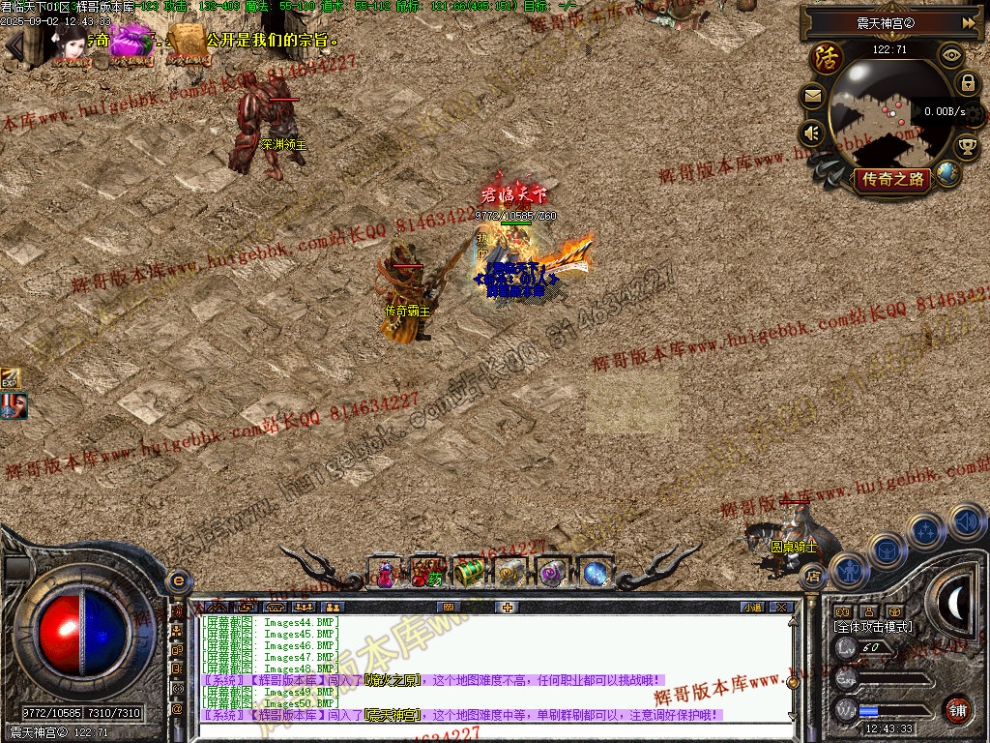Open the 传奇之路 panel
990x743 pixels.
pyautogui.click(x=892, y=179)
